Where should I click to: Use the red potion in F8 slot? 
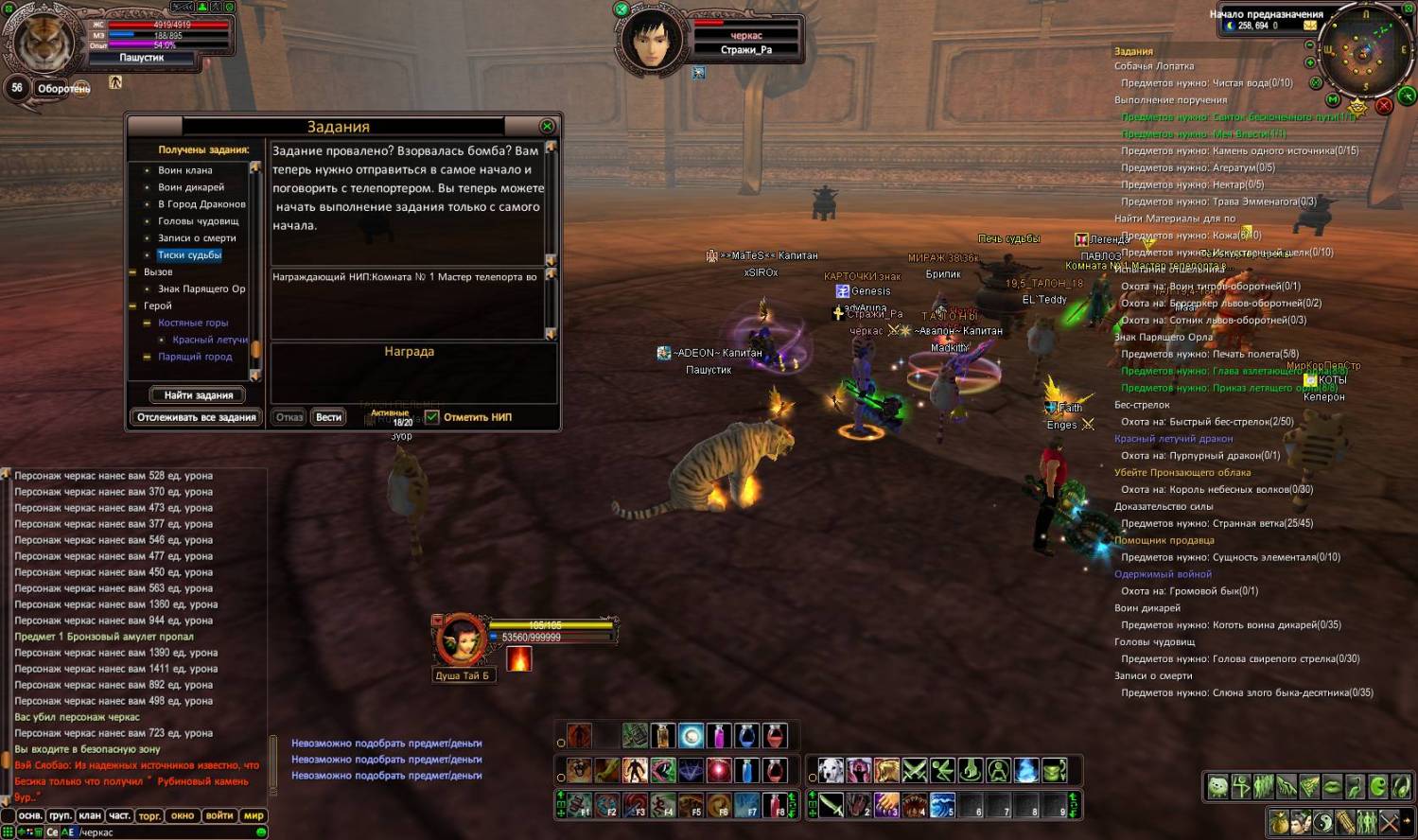tap(775, 805)
